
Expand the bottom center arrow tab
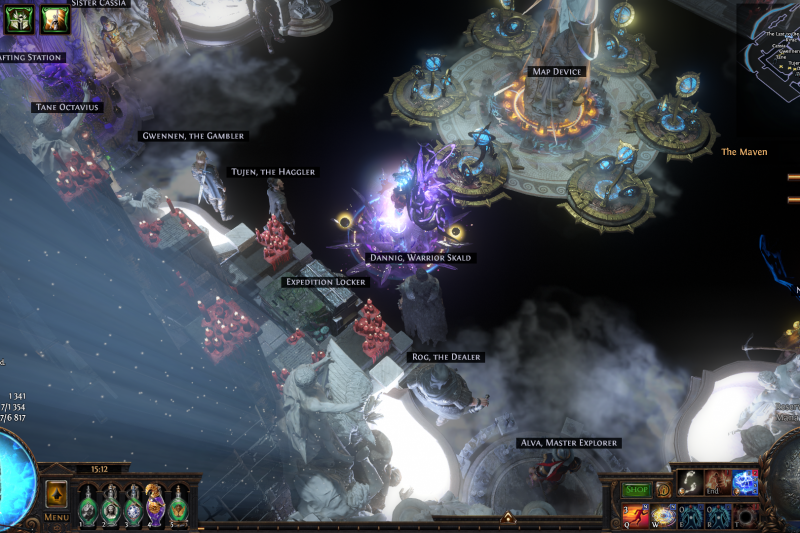(x=508, y=518)
